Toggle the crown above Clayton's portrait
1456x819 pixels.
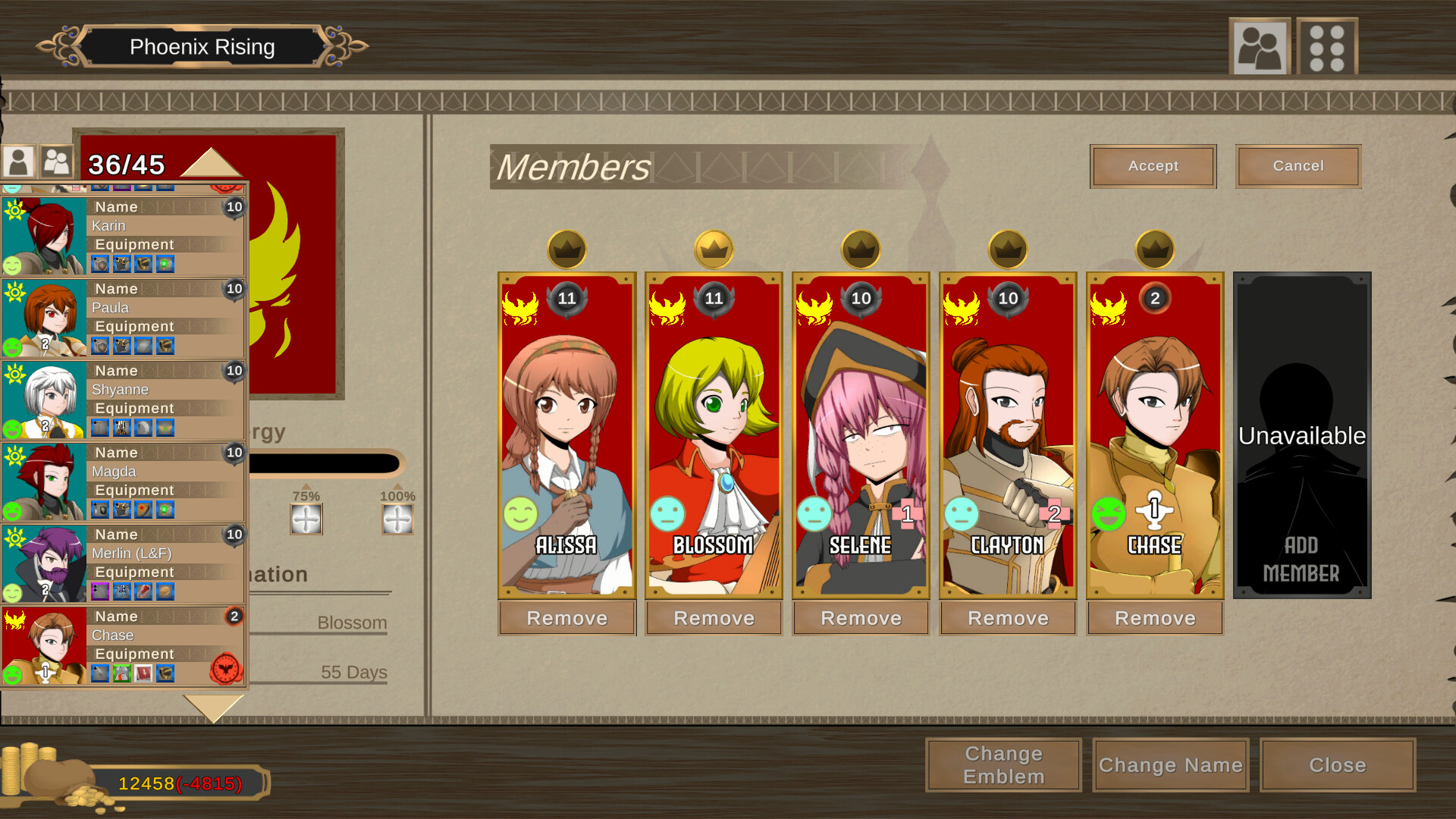1008,249
